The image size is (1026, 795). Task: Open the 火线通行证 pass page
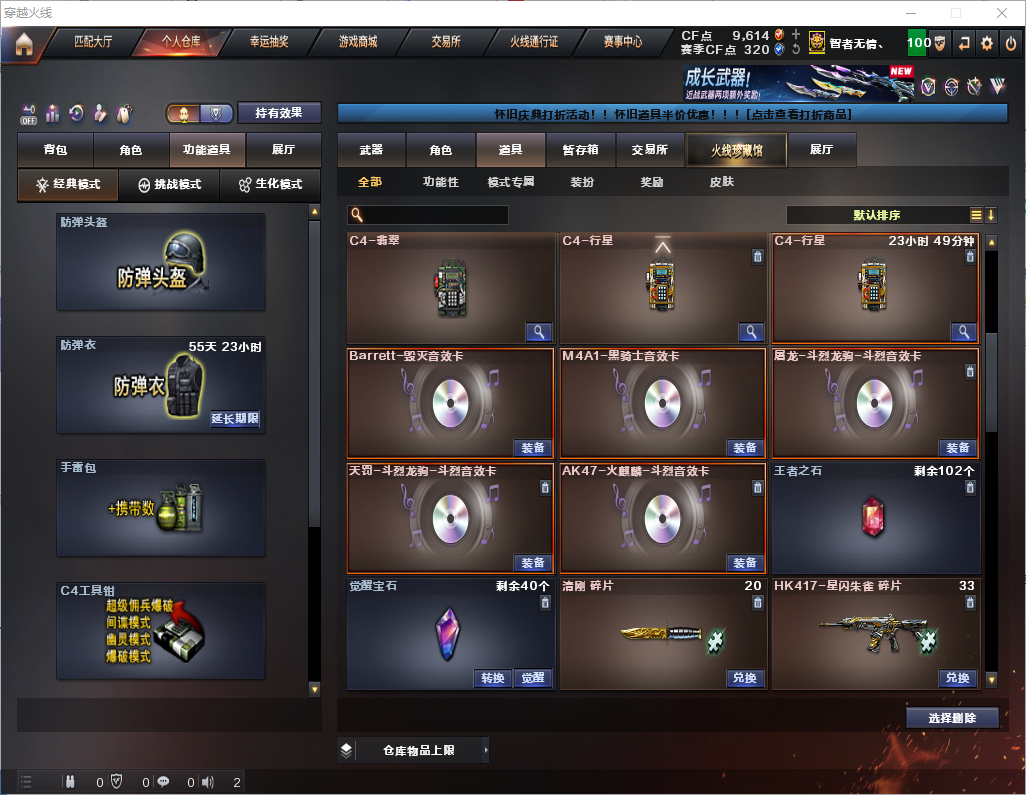[534, 42]
